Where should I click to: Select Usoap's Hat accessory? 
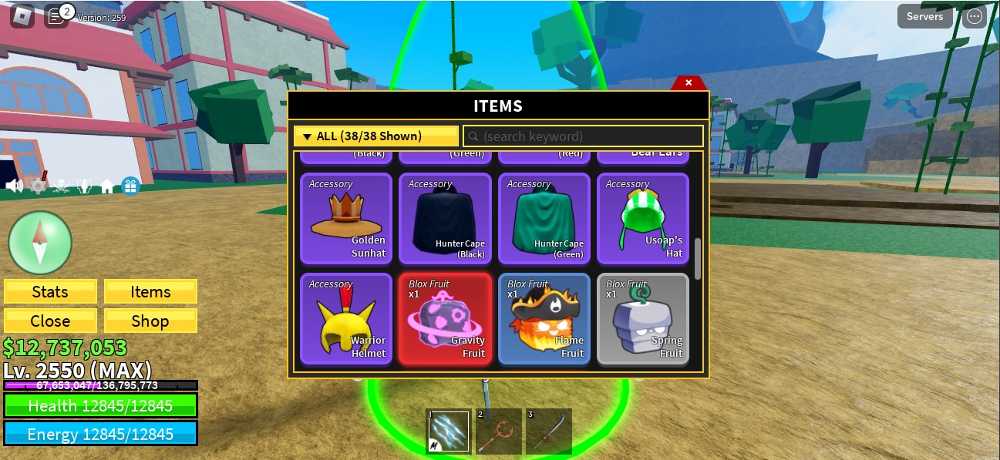tap(642, 219)
